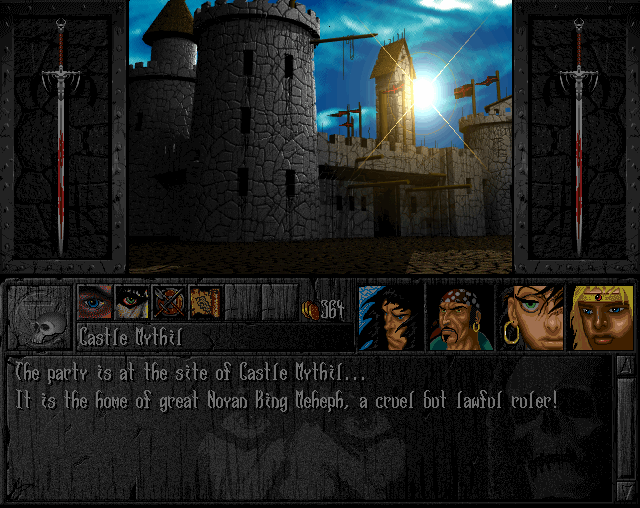
Task: Click the message log scroll-up arrow
Action: pyautogui.click(x=624, y=366)
